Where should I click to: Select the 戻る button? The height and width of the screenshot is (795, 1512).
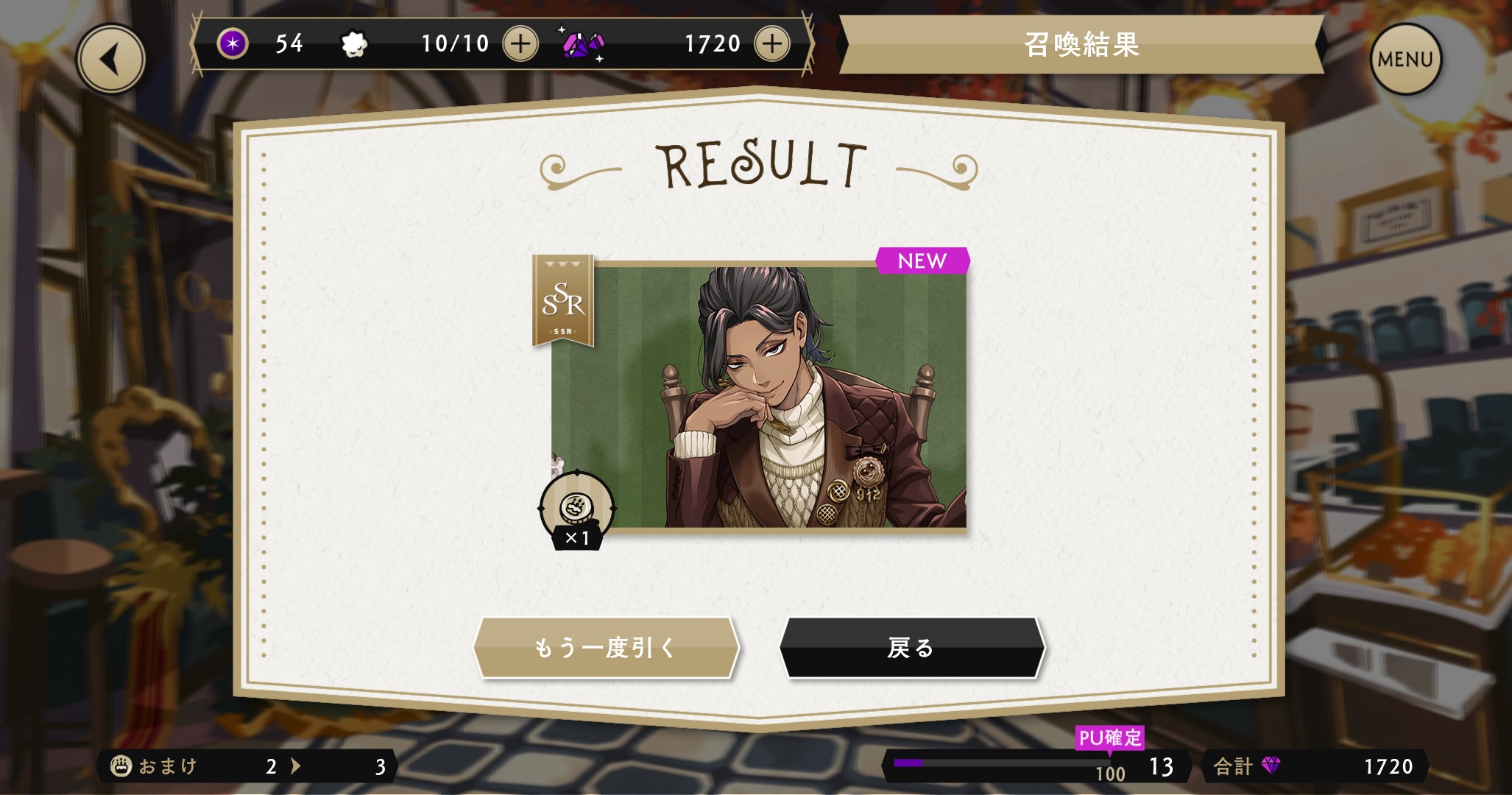pos(911,648)
